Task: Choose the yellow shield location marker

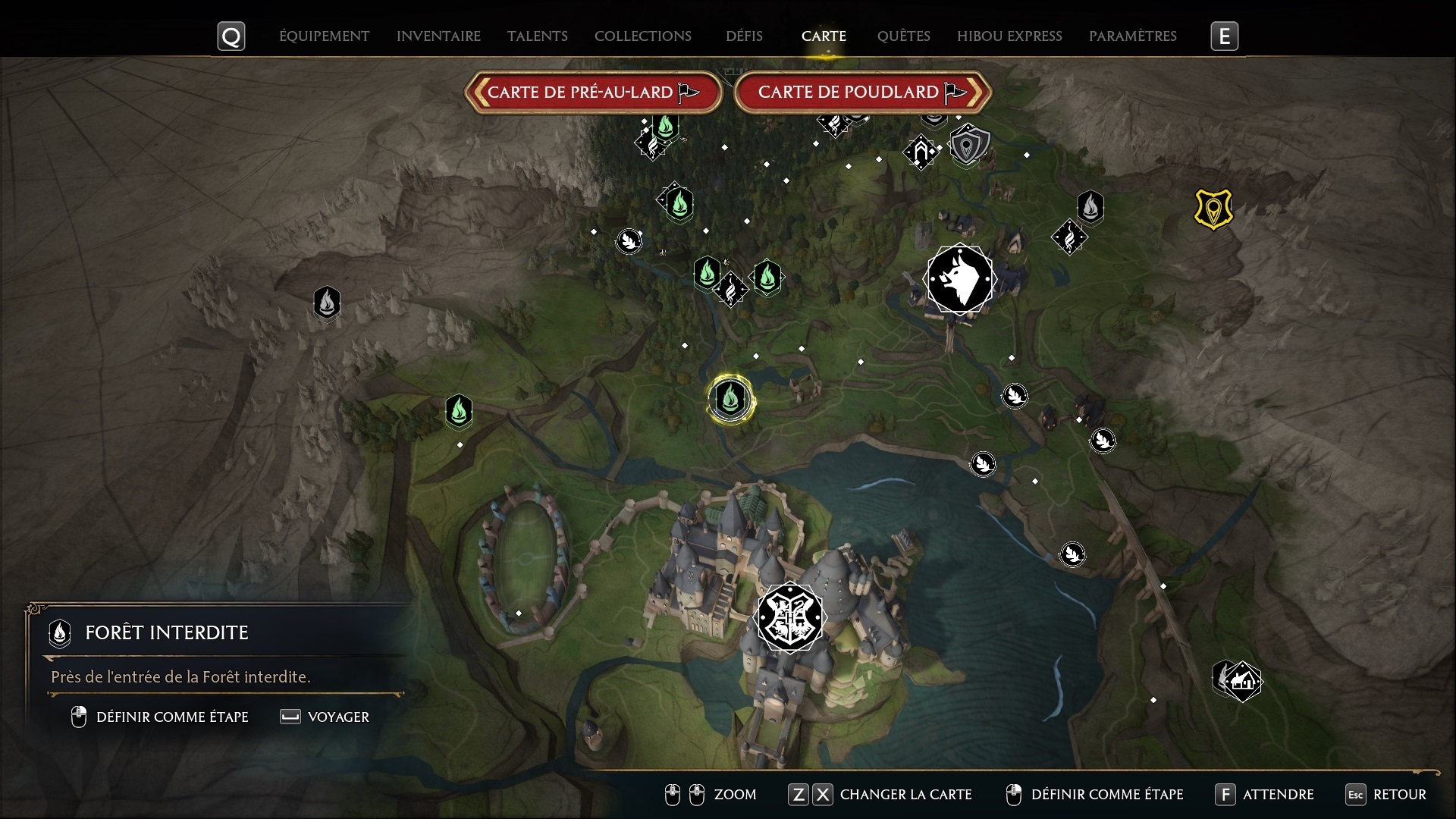Action: (x=1213, y=209)
